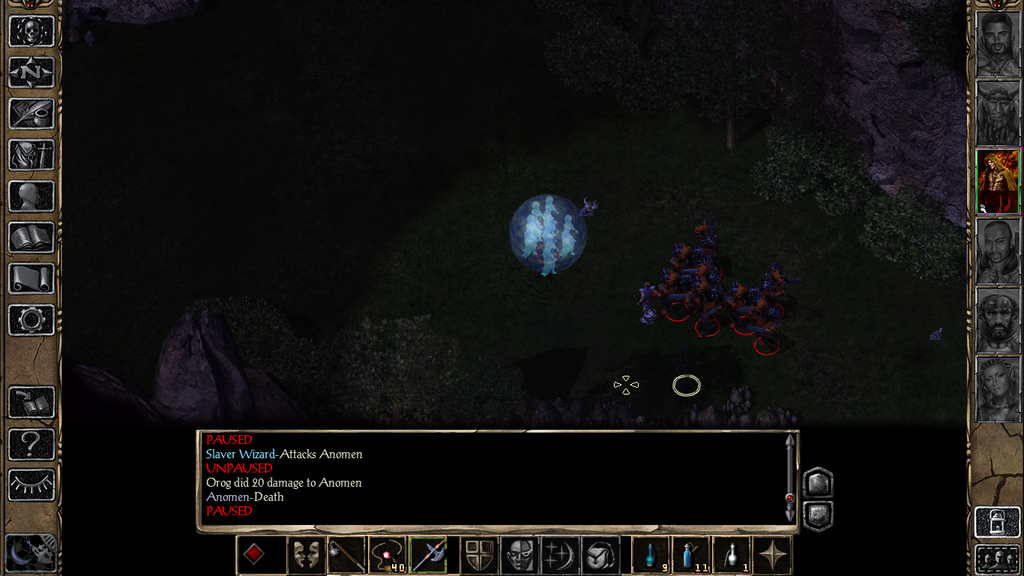Open the inventory screen button
1024x576 pixels.
point(31,155)
